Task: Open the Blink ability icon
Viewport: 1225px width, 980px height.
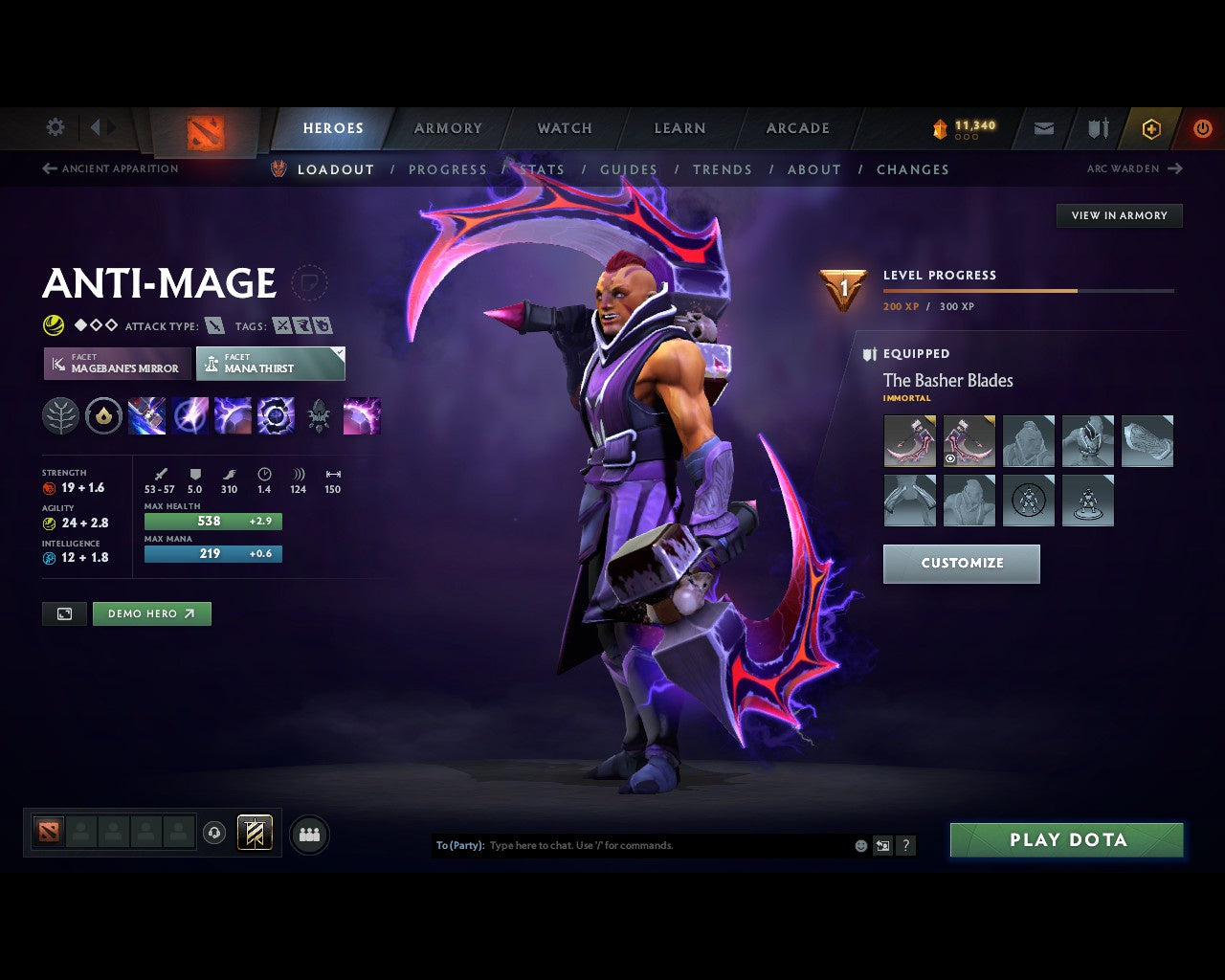Action: pyautogui.click(x=190, y=414)
